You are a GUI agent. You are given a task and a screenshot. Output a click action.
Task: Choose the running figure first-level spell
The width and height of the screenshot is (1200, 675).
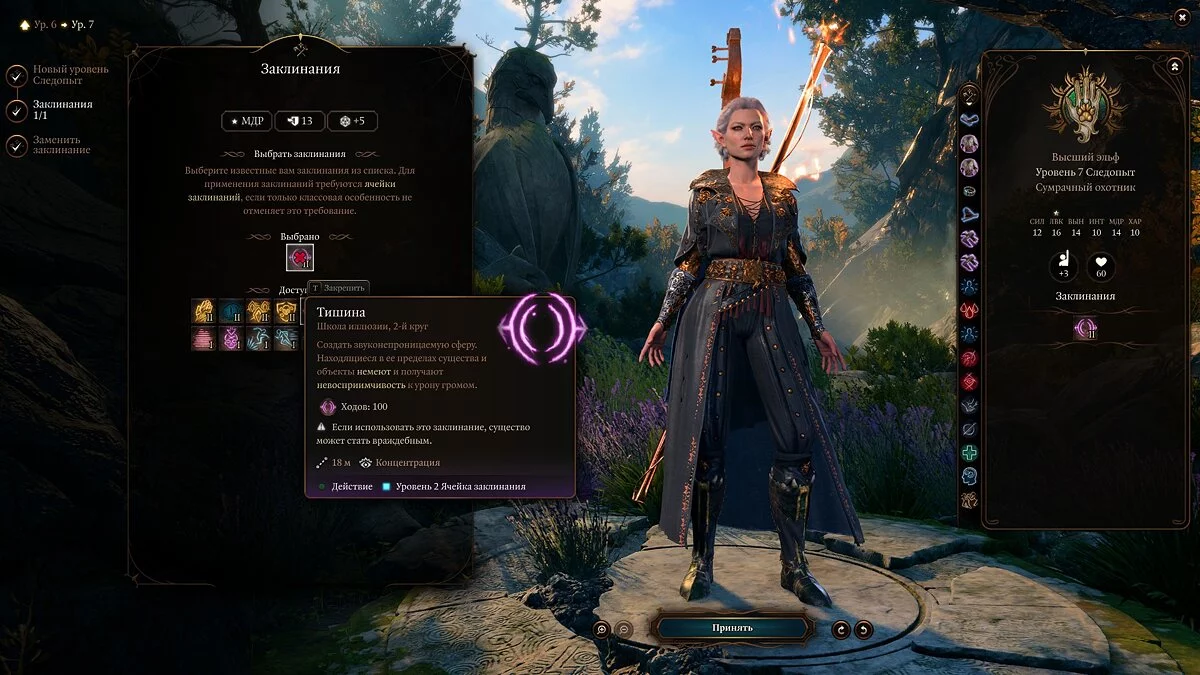coord(259,339)
